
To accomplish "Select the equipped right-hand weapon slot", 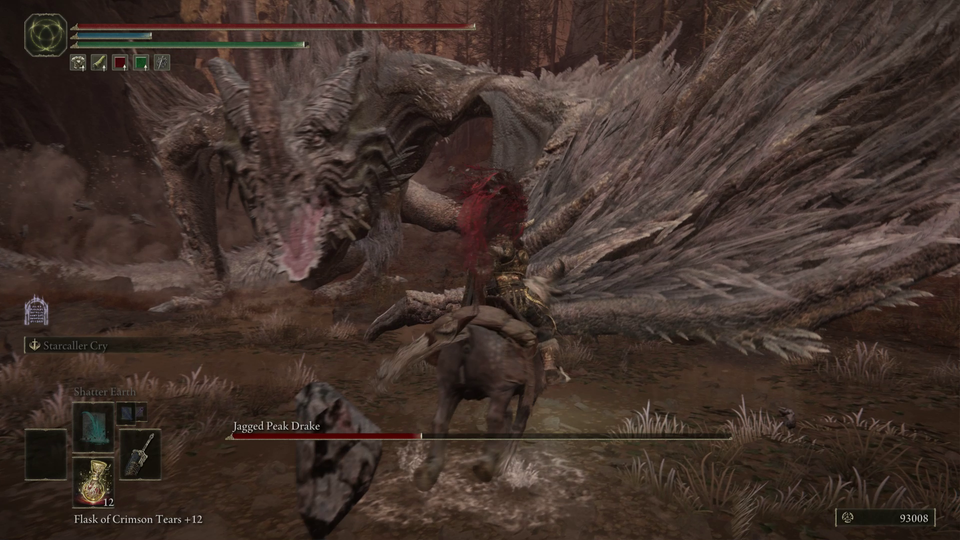I will (x=140, y=453).
